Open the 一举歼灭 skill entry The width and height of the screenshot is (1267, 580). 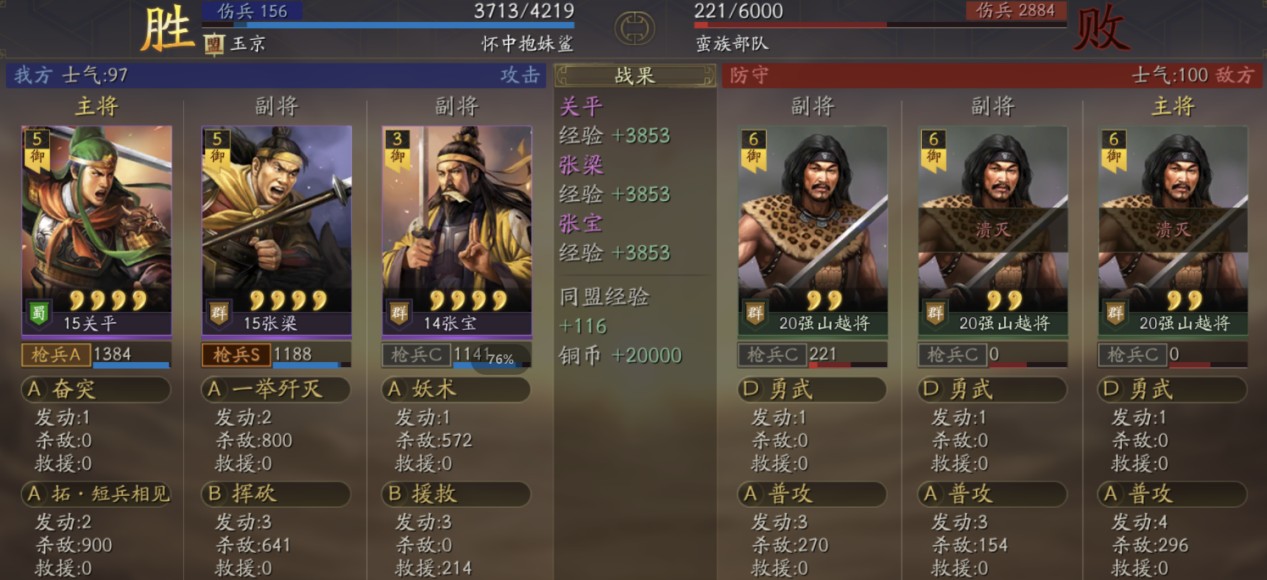[x=275, y=389]
